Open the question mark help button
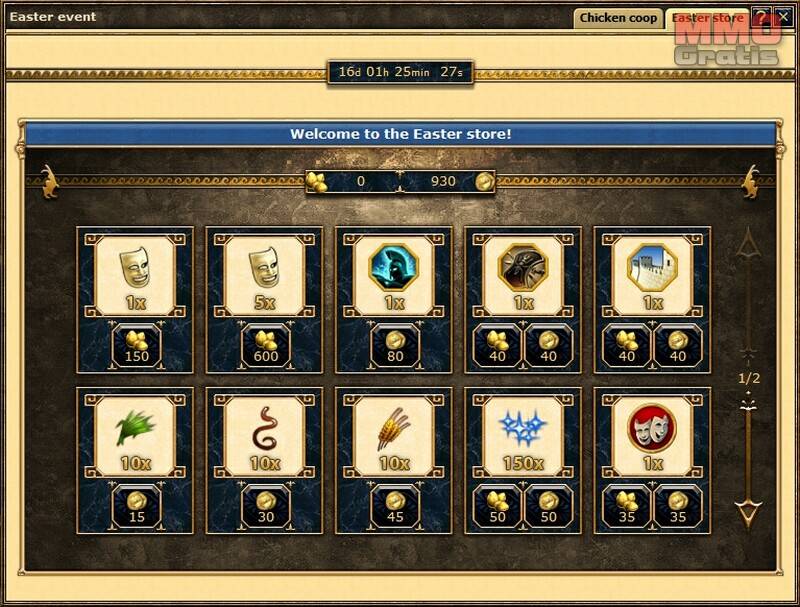 [761, 17]
